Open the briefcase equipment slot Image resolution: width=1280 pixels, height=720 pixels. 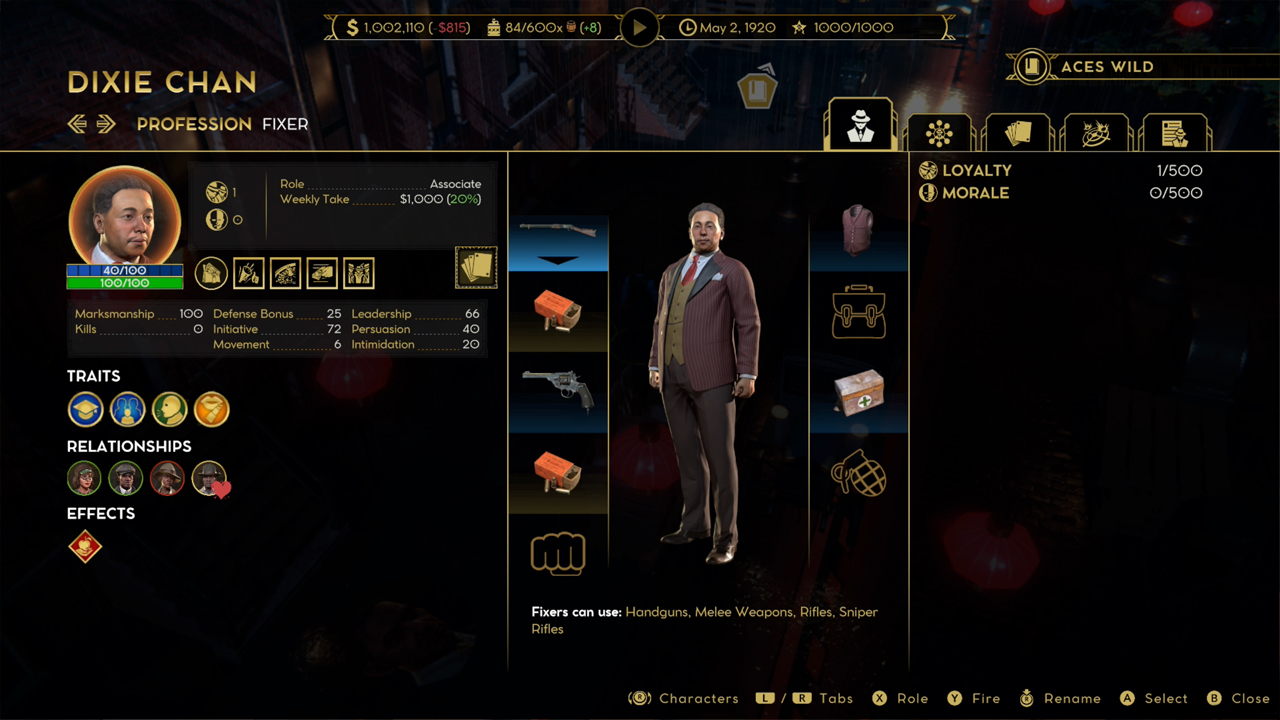858,312
